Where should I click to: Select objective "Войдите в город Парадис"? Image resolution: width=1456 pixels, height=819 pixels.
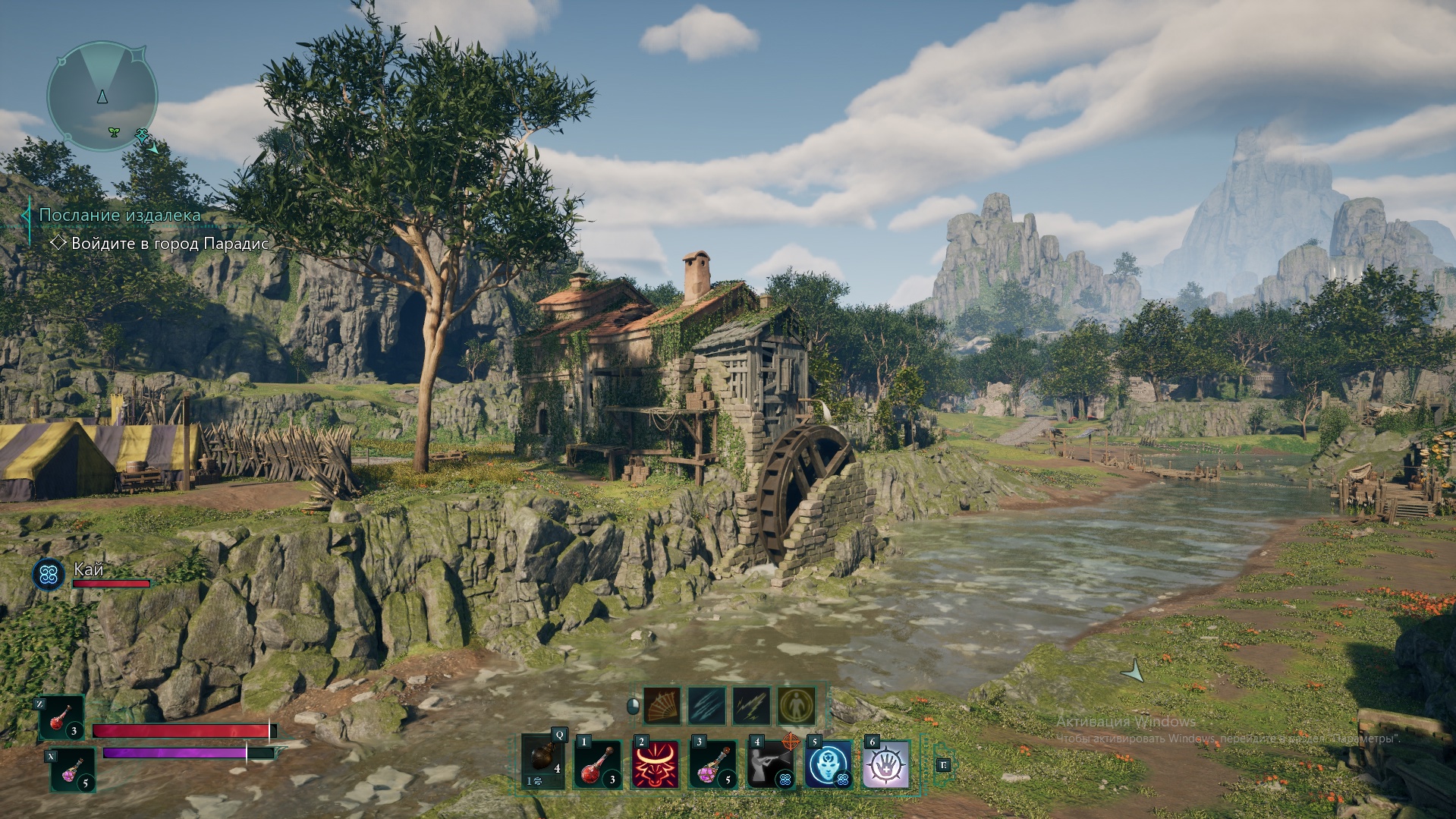pos(169,244)
